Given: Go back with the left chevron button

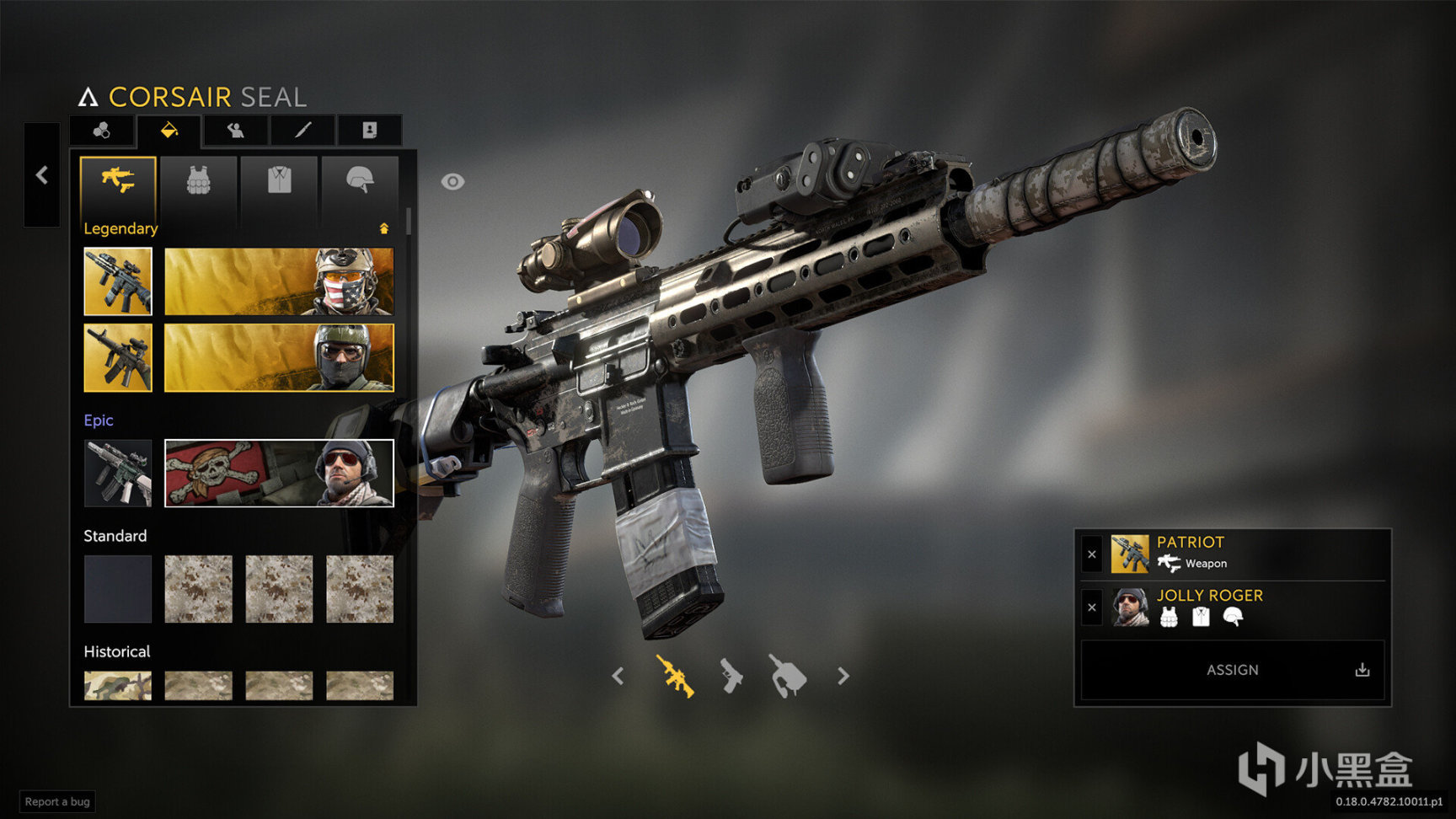Looking at the screenshot, I should tap(41, 175).
